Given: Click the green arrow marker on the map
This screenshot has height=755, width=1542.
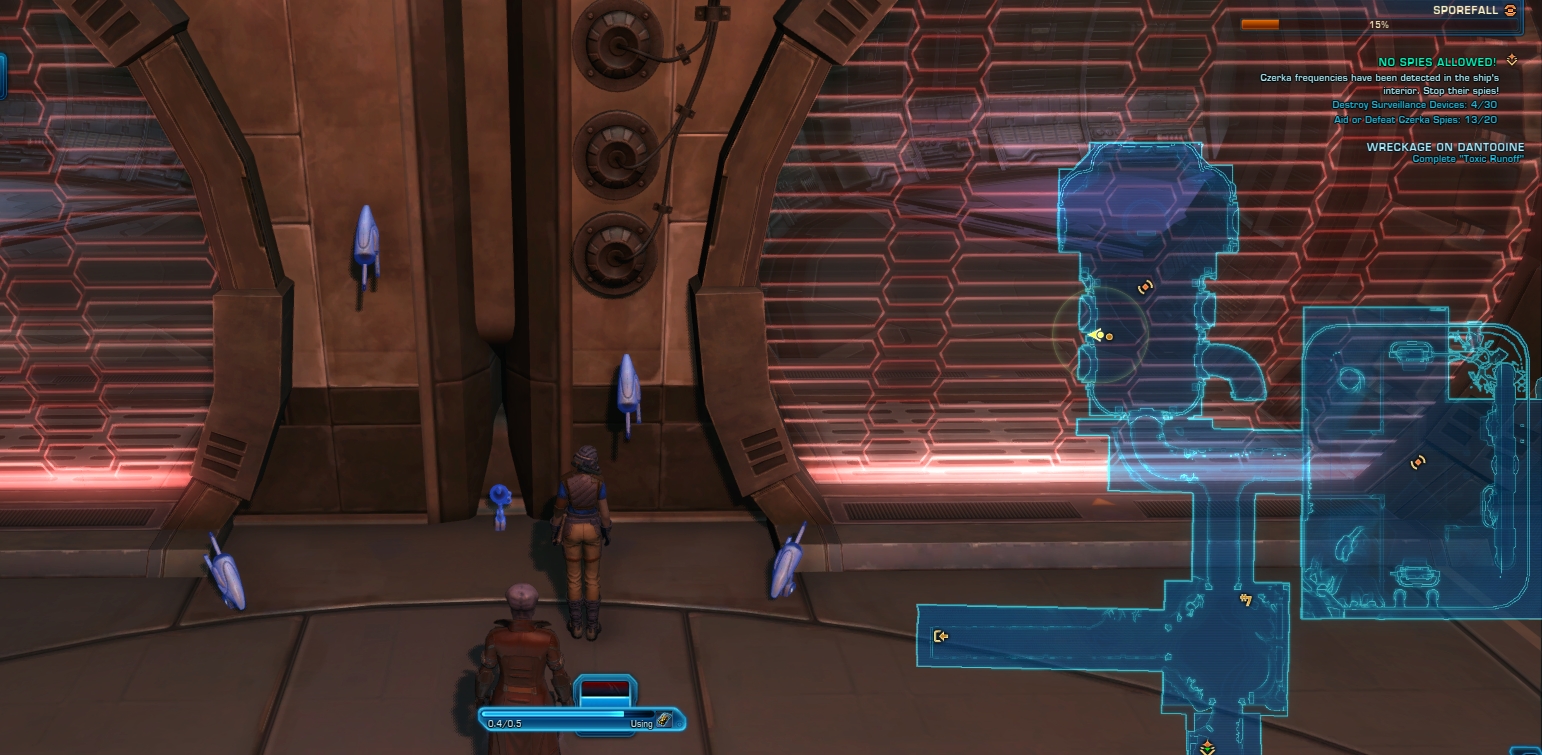Looking at the screenshot, I should [1208, 747].
